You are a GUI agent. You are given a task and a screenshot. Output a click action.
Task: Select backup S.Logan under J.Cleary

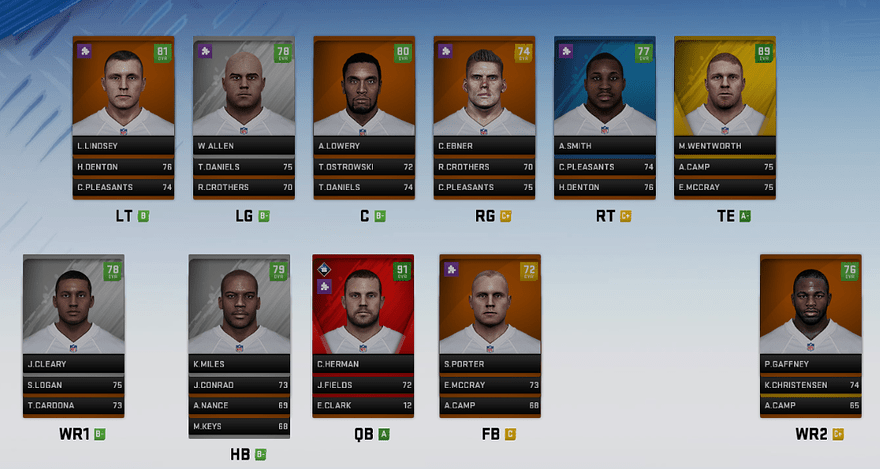tap(74, 384)
